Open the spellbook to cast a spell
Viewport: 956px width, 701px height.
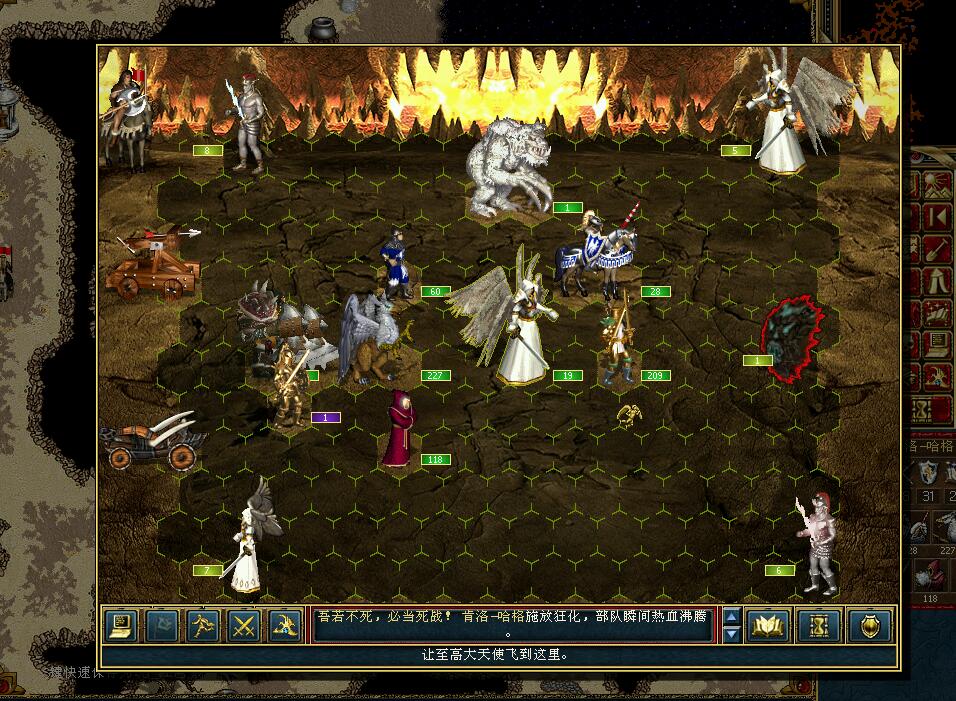(768, 626)
